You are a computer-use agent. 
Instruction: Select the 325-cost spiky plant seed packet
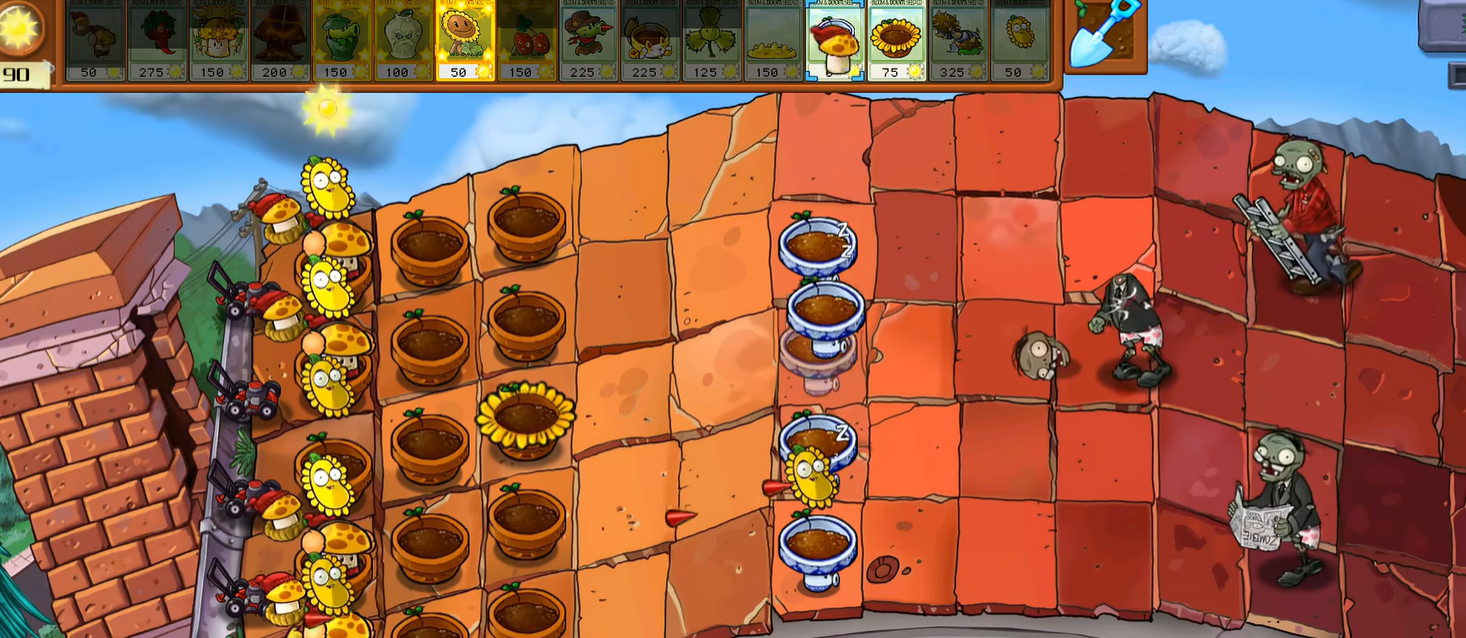click(959, 40)
